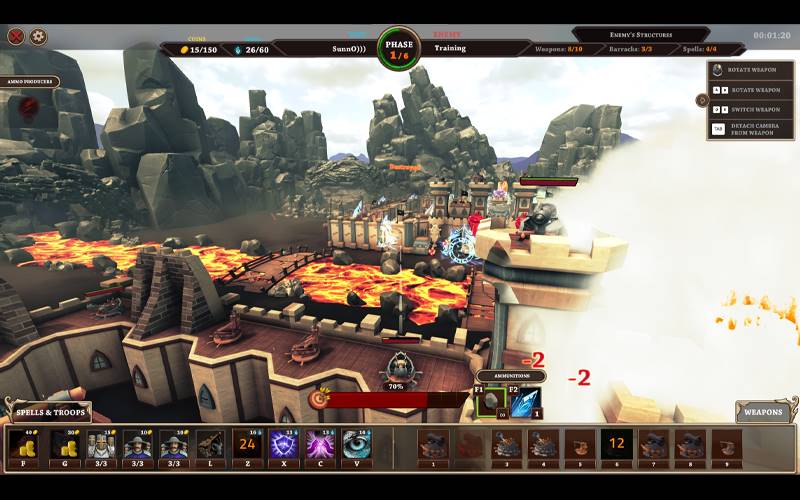Click the cooldown weapon slot number 6

(x=617, y=445)
